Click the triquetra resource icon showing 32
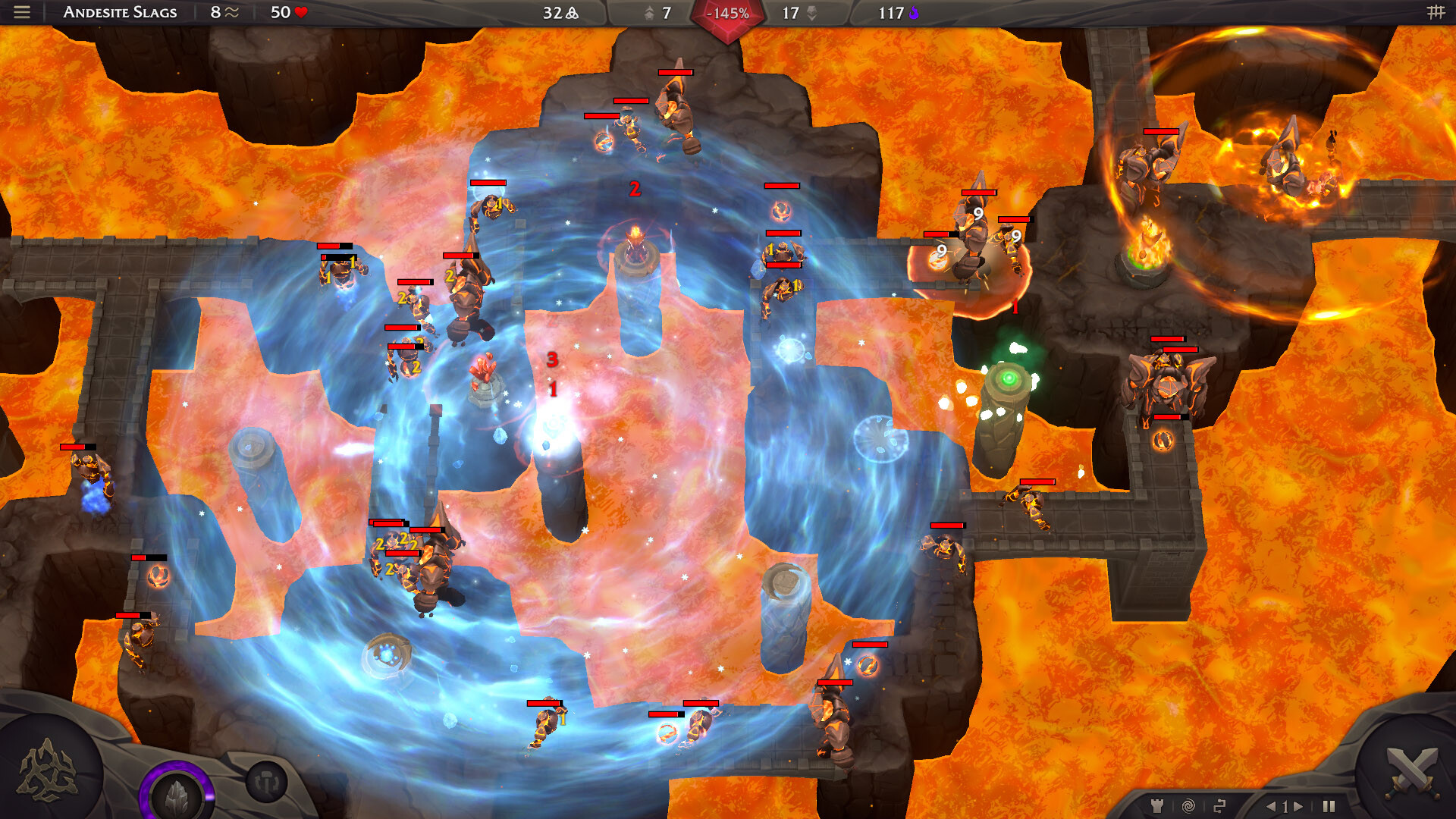Screen dimensions: 1456x819 coord(571,13)
